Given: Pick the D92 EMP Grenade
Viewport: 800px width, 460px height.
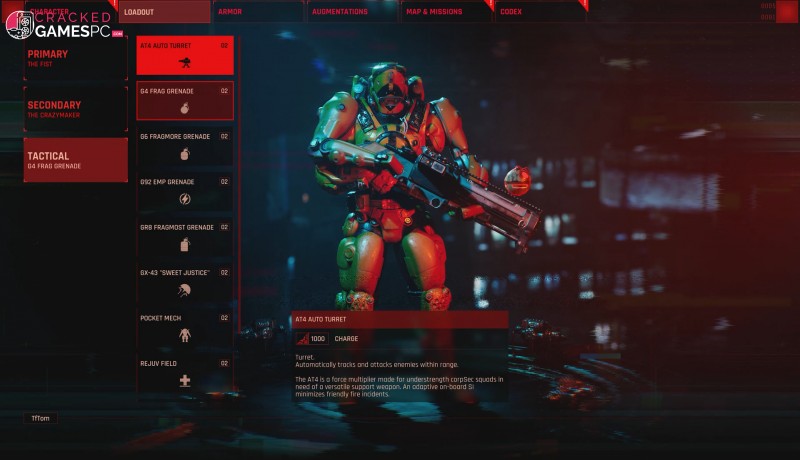Looking at the screenshot, I should 185,191.
